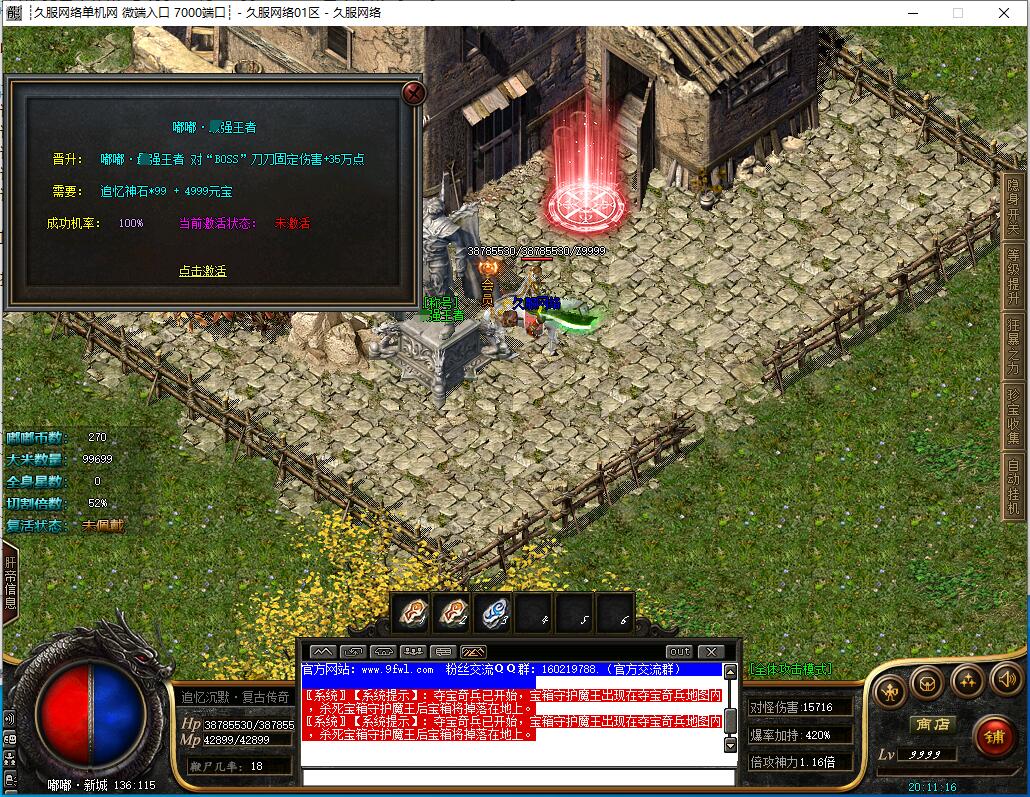Image resolution: width=1030 pixels, height=797 pixels.
Task: Open the 肝帝信息 side panel
Action: [x=10, y=583]
